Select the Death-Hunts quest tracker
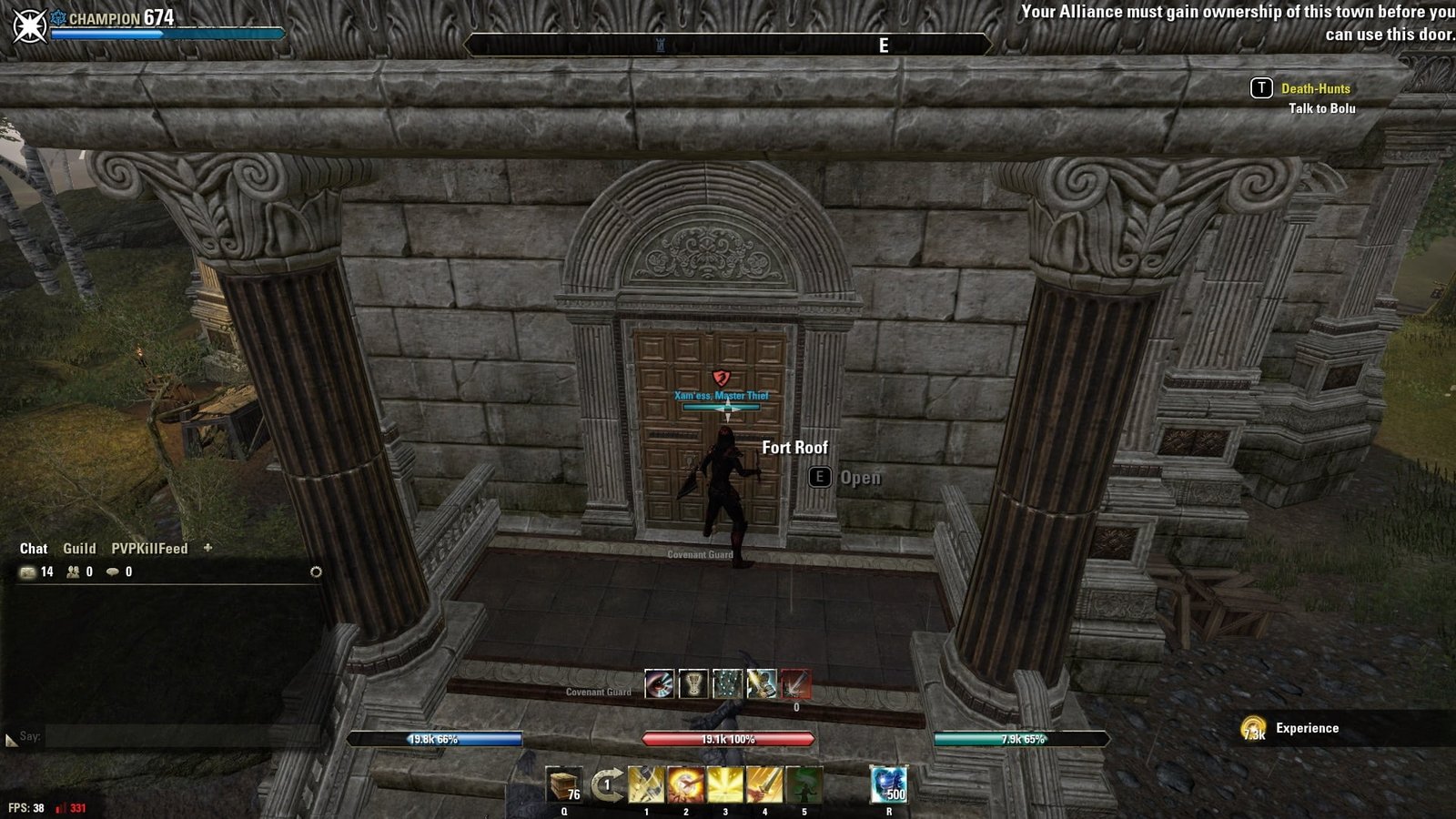Screen dimensions: 1456x819 (x=1315, y=89)
